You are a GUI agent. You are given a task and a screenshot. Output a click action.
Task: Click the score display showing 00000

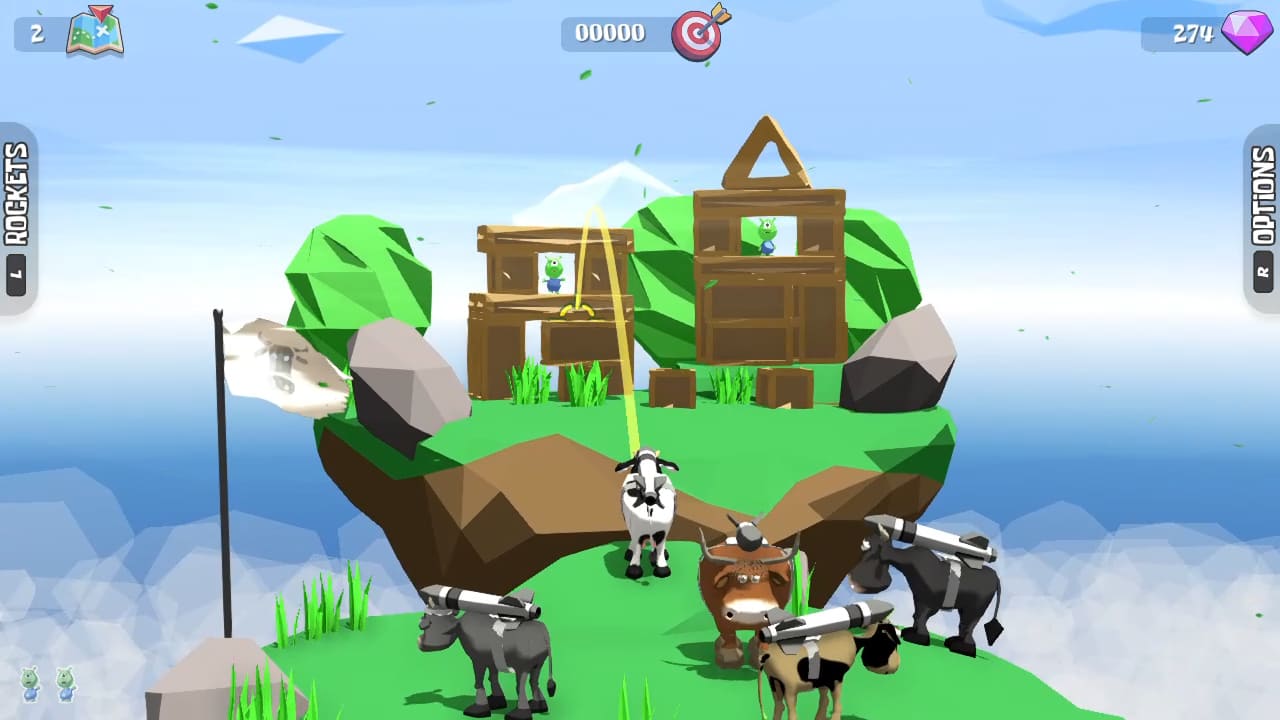click(x=612, y=32)
